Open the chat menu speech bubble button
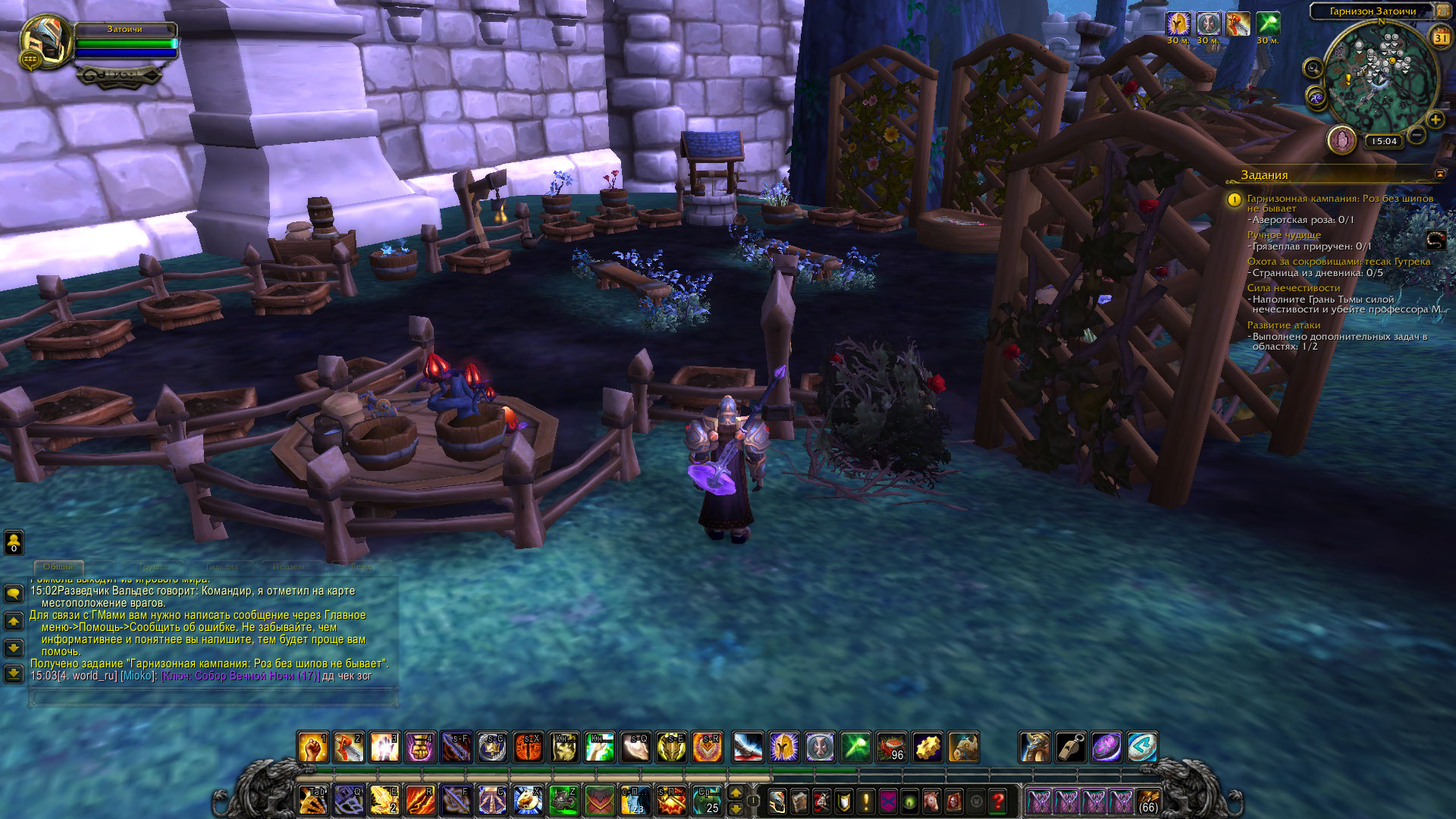 14,593
